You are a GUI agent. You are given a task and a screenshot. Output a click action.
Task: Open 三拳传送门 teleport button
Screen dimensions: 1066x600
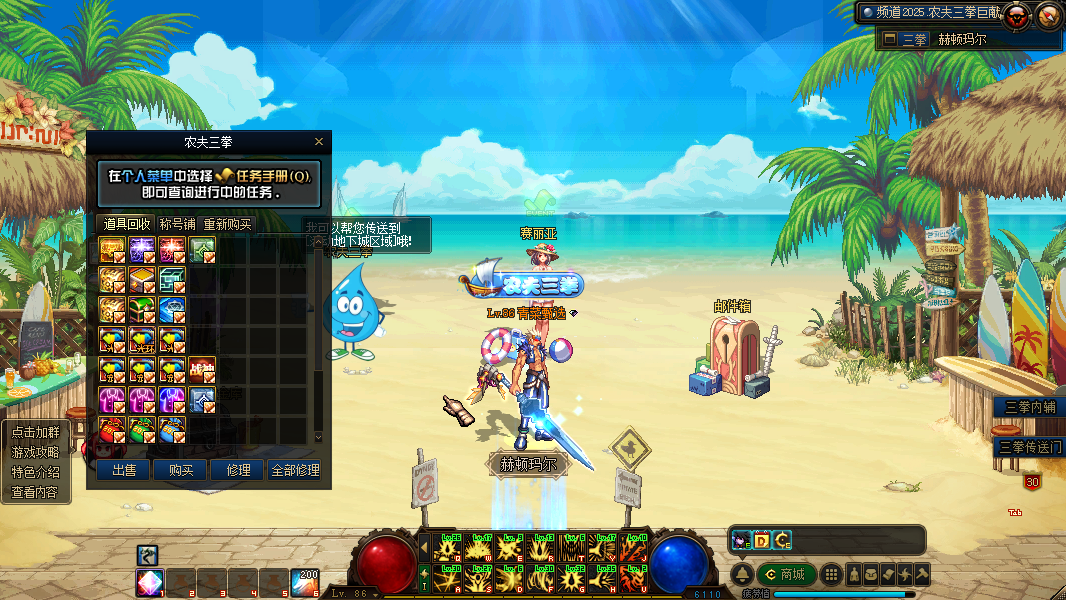(1029, 447)
